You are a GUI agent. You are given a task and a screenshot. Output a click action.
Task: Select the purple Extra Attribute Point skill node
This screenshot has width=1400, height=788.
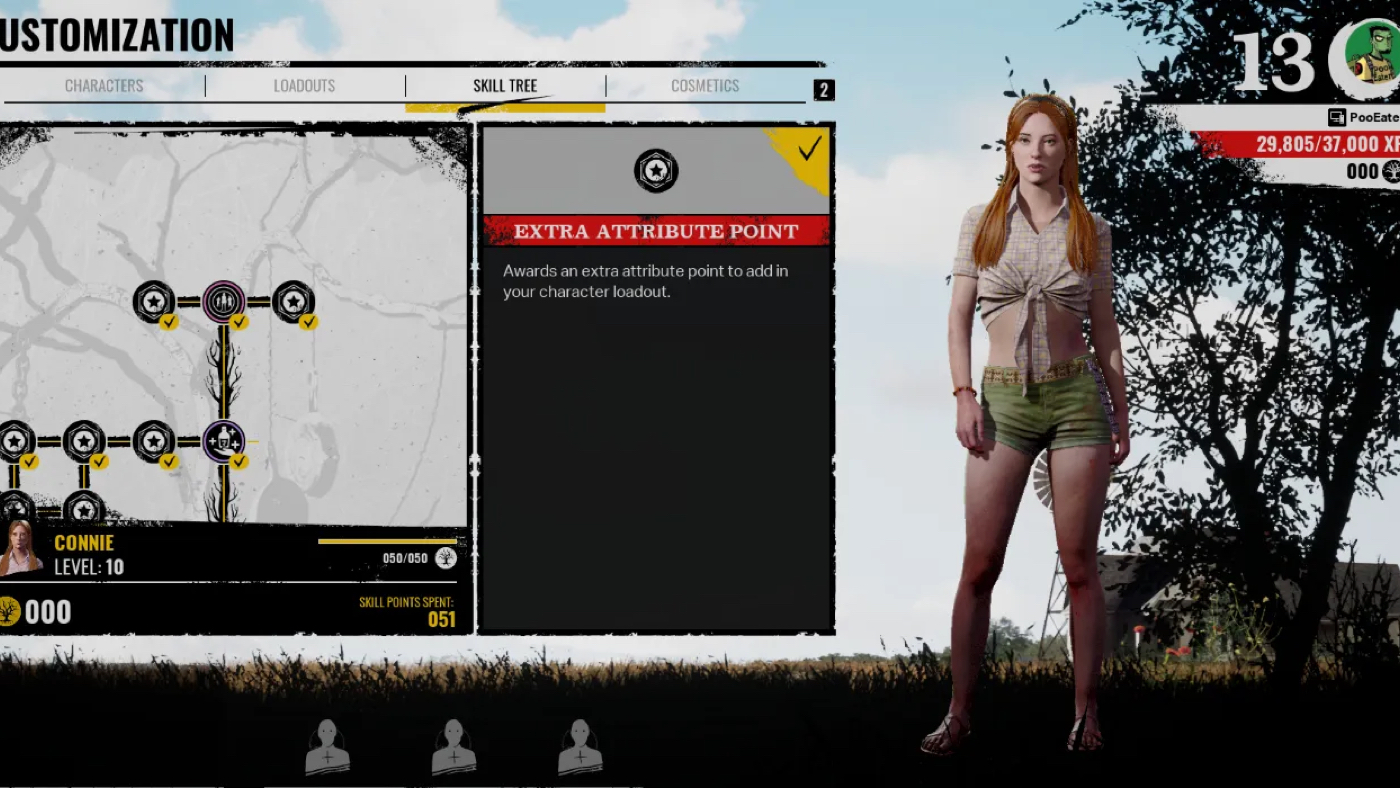222,440
